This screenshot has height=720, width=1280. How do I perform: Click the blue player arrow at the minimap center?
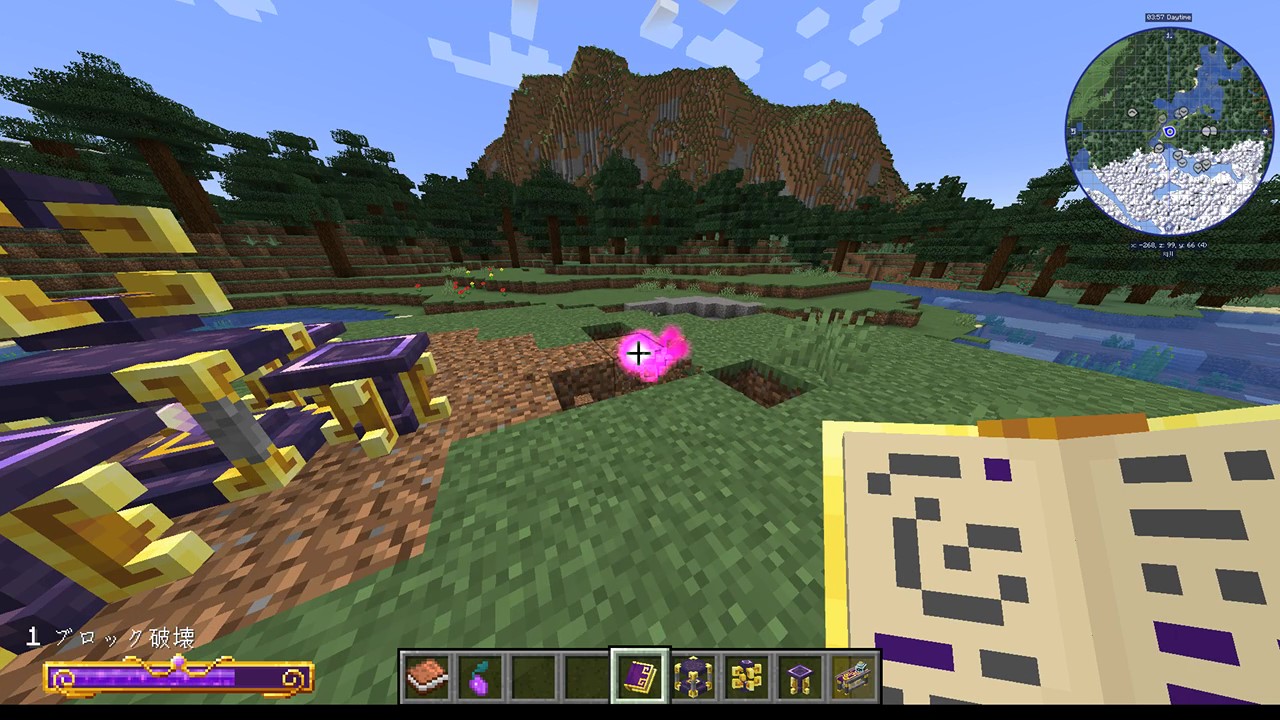point(1170,131)
